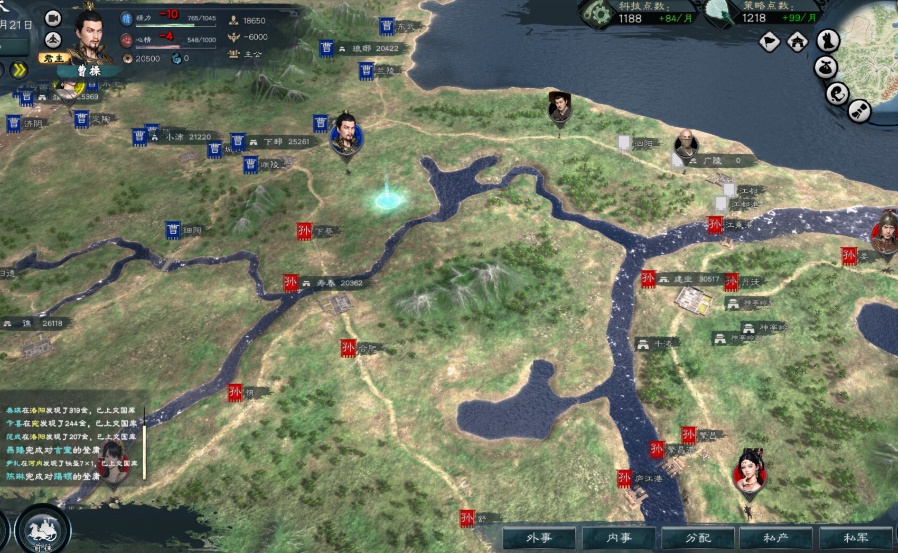Toggle the city gate map filter
The width and height of the screenshot is (898, 553).
click(x=798, y=41)
